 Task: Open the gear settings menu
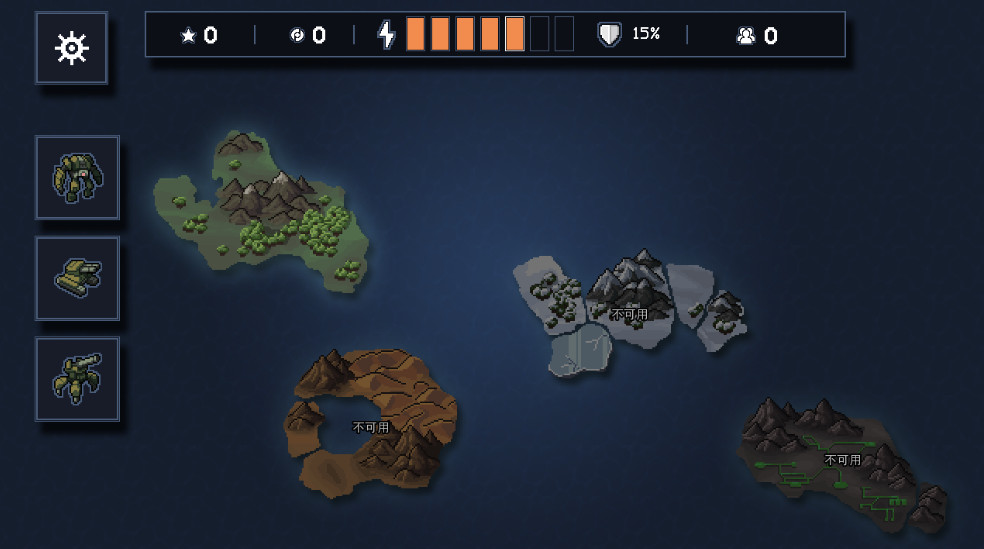tap(72, 48)
